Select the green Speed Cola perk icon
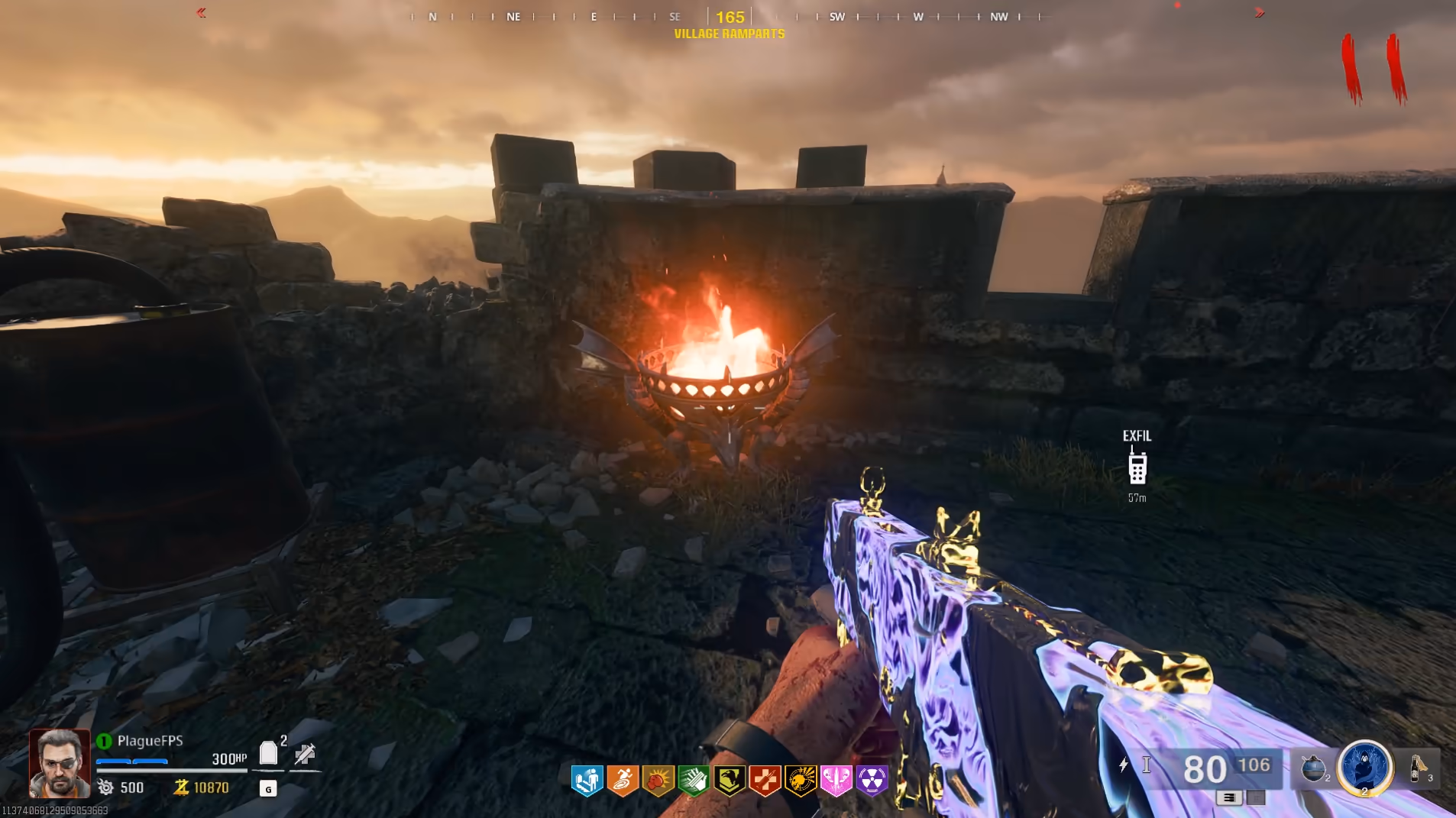 click(694, 781)
